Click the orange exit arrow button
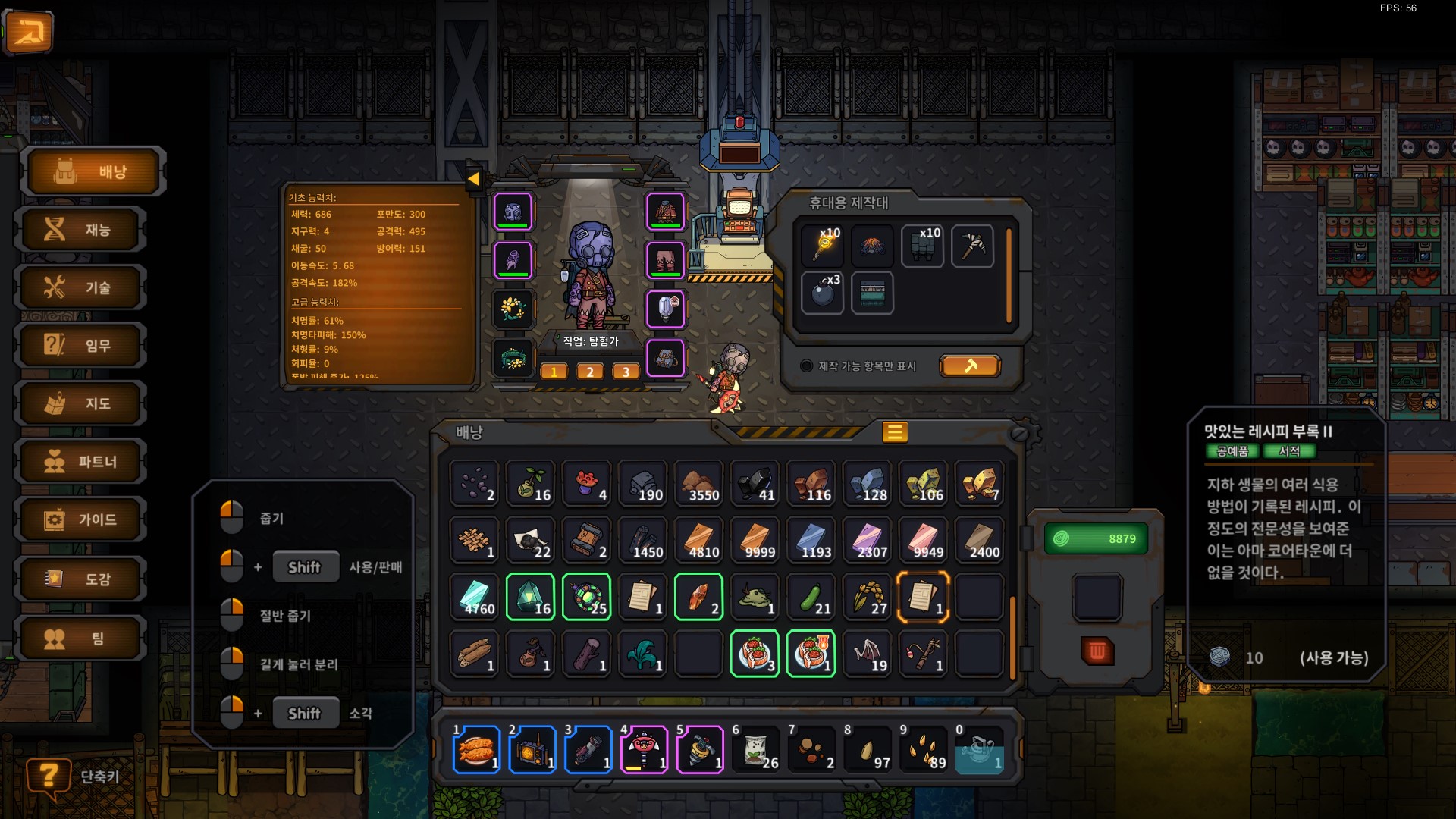Image resolution: width=1456 pixels, height=819 pixels. (29, 32)
